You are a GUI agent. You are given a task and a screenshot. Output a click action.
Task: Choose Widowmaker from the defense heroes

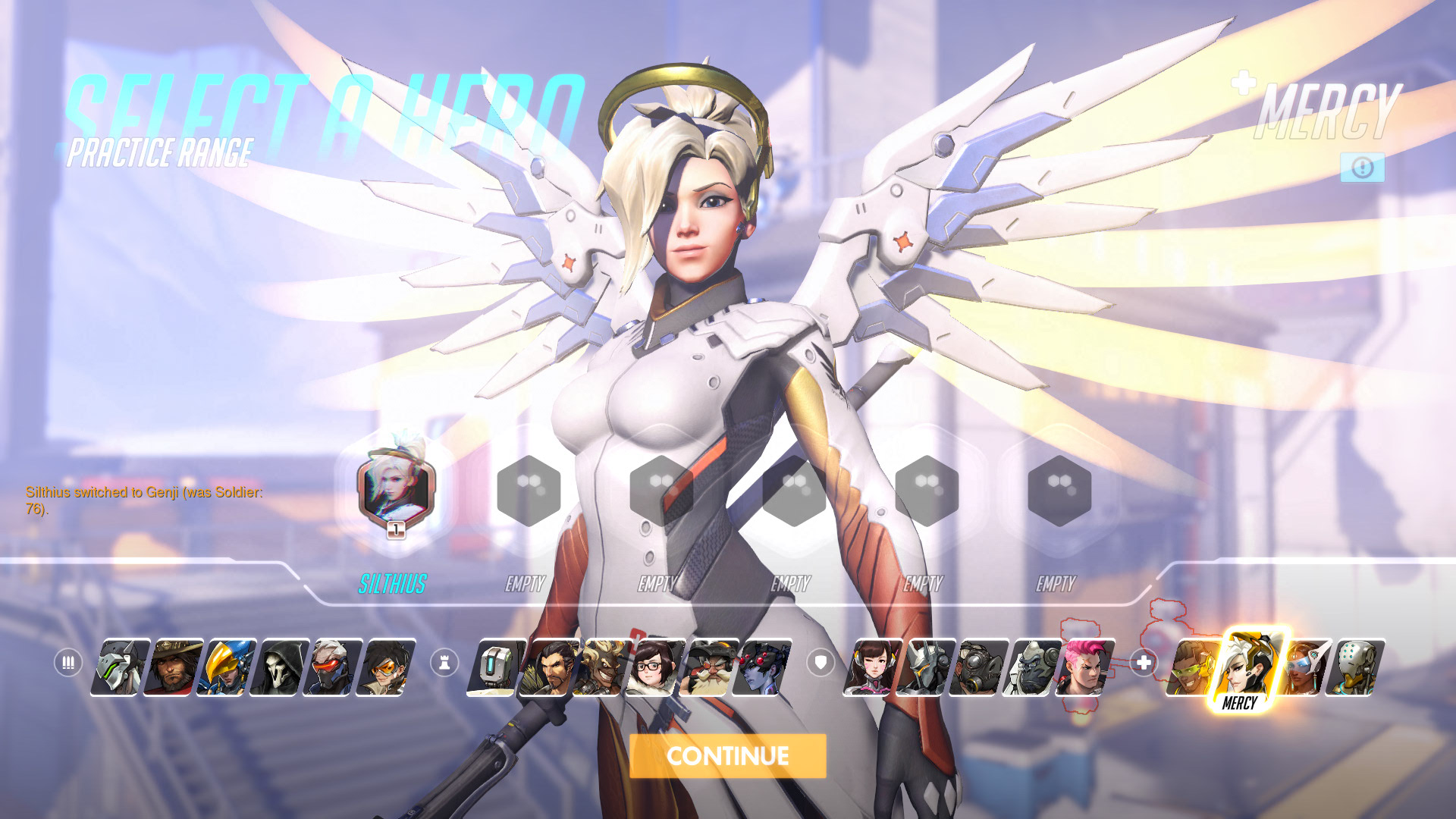coord(761,667)
